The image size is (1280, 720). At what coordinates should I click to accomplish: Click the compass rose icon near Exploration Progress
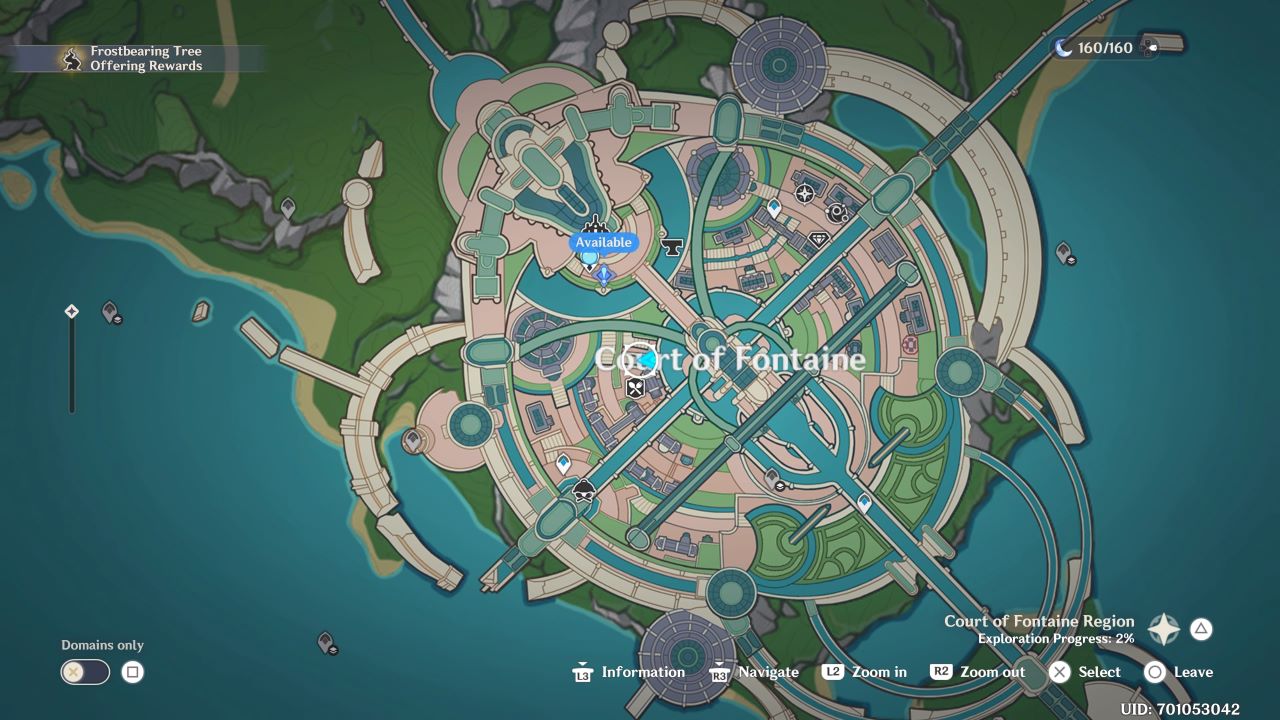pyautogui.click(x=1162, y=629)
